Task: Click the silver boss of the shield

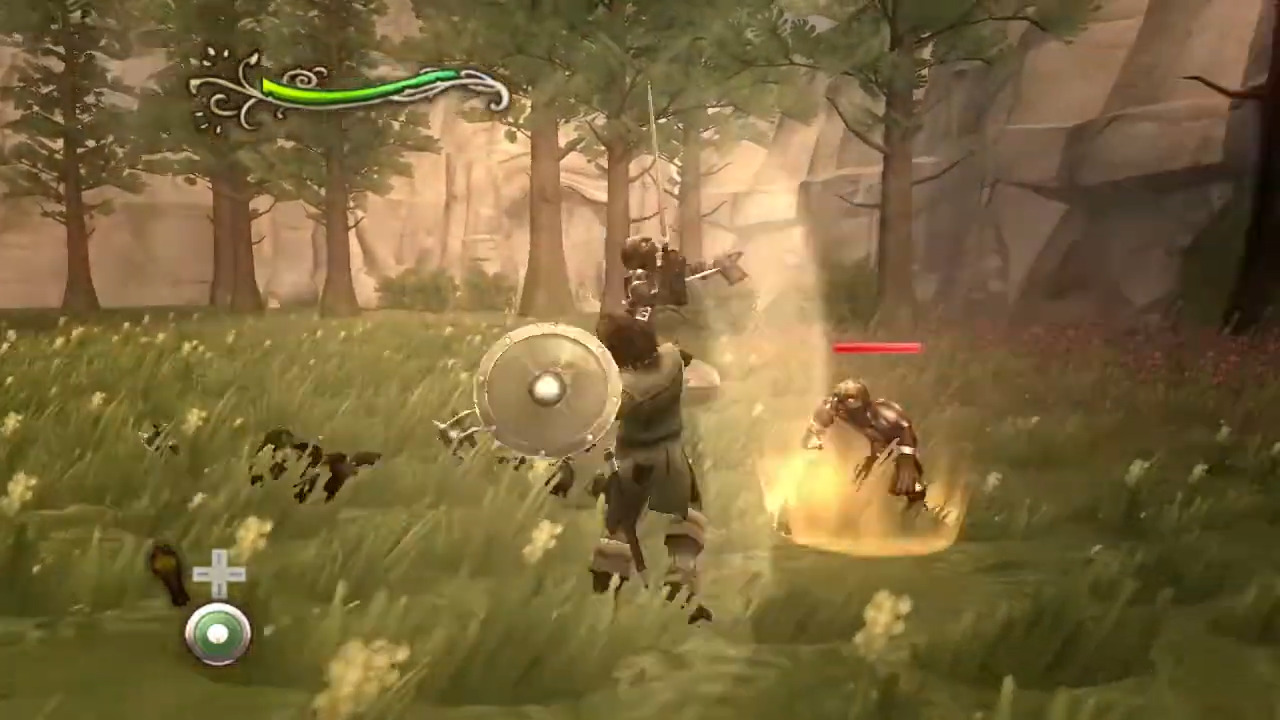Action: [x=548, y=390]
